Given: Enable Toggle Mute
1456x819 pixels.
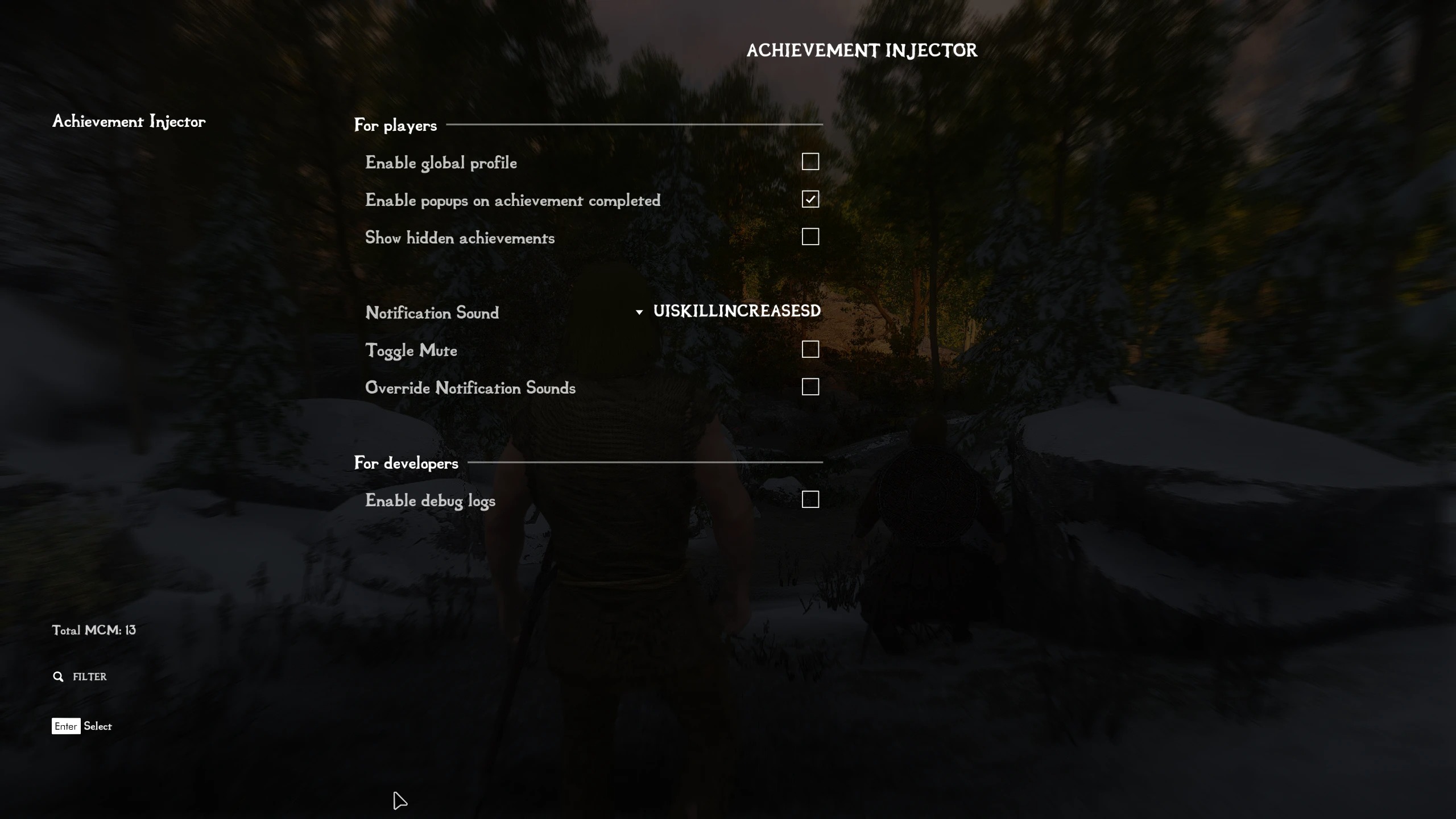Looking at the screenshot, I should point(810,349).
